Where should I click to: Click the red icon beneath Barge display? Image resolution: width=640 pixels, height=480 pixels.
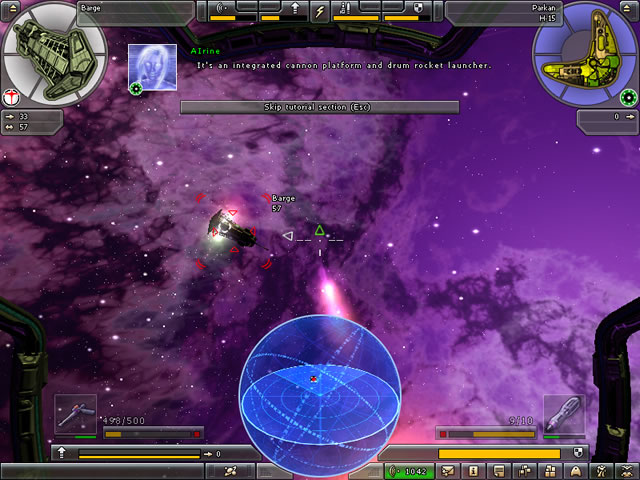click(10, 97)
